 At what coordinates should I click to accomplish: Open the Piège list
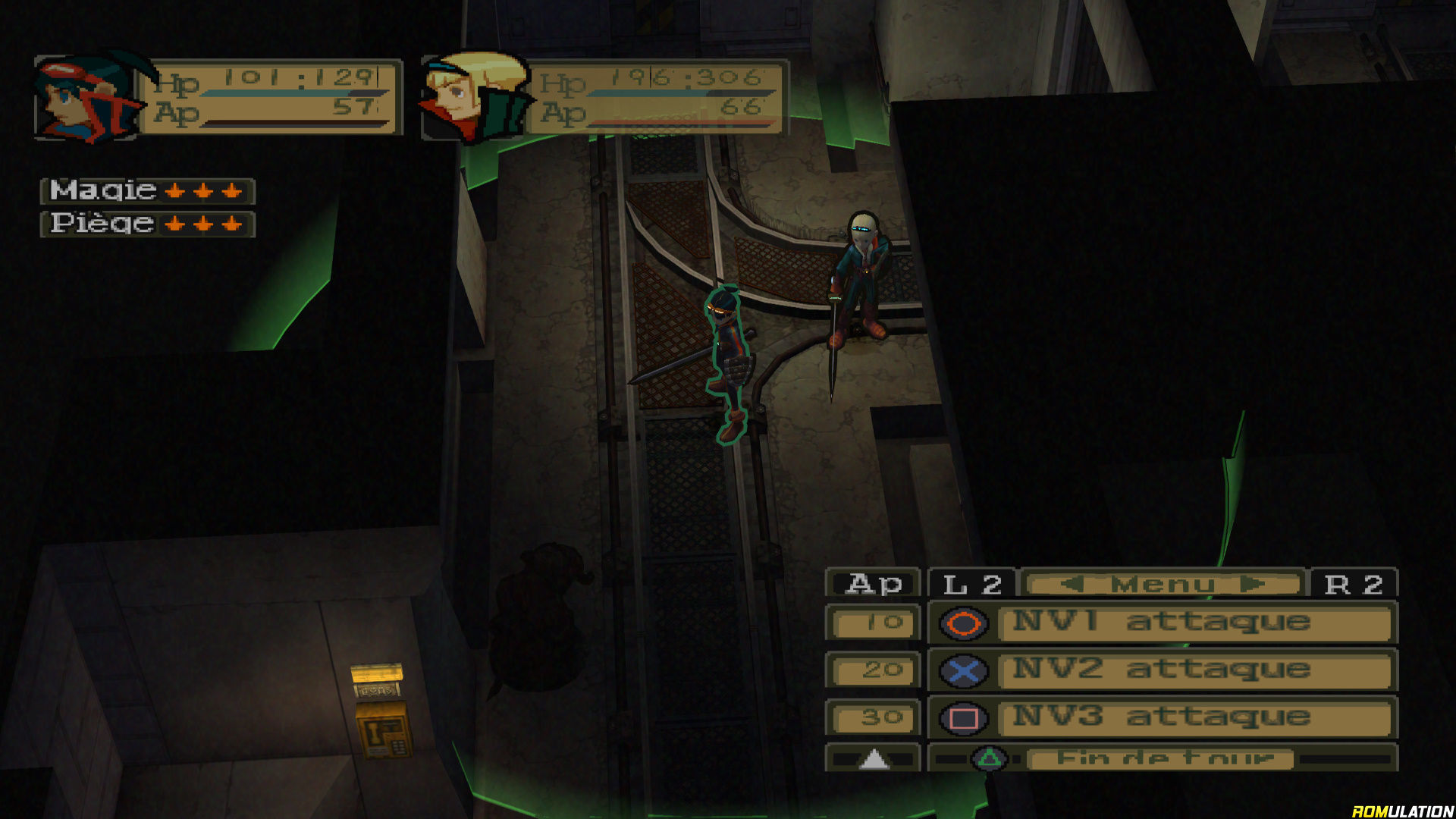click(147, 224)
